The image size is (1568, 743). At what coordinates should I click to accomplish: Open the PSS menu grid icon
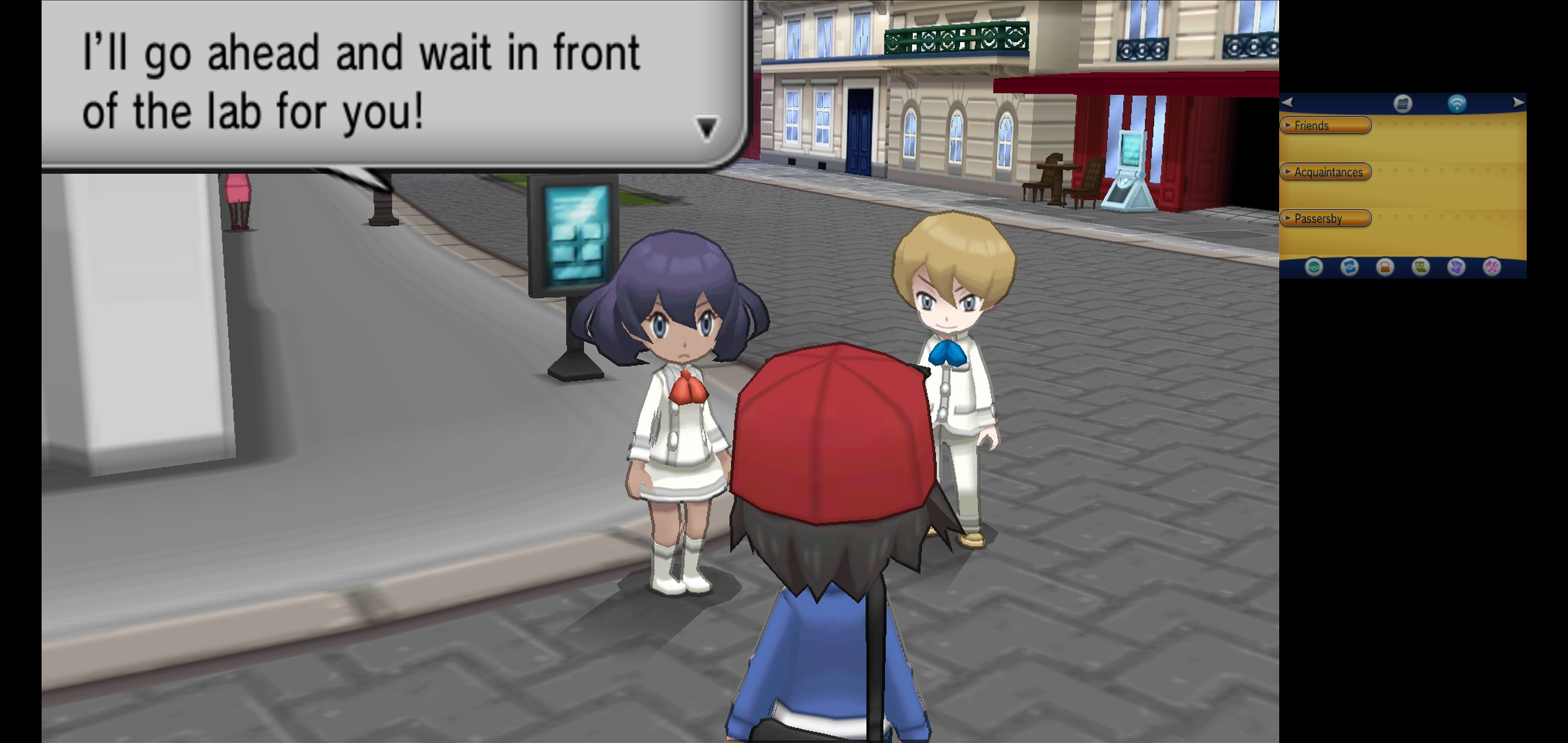[x=1402, y=104]
